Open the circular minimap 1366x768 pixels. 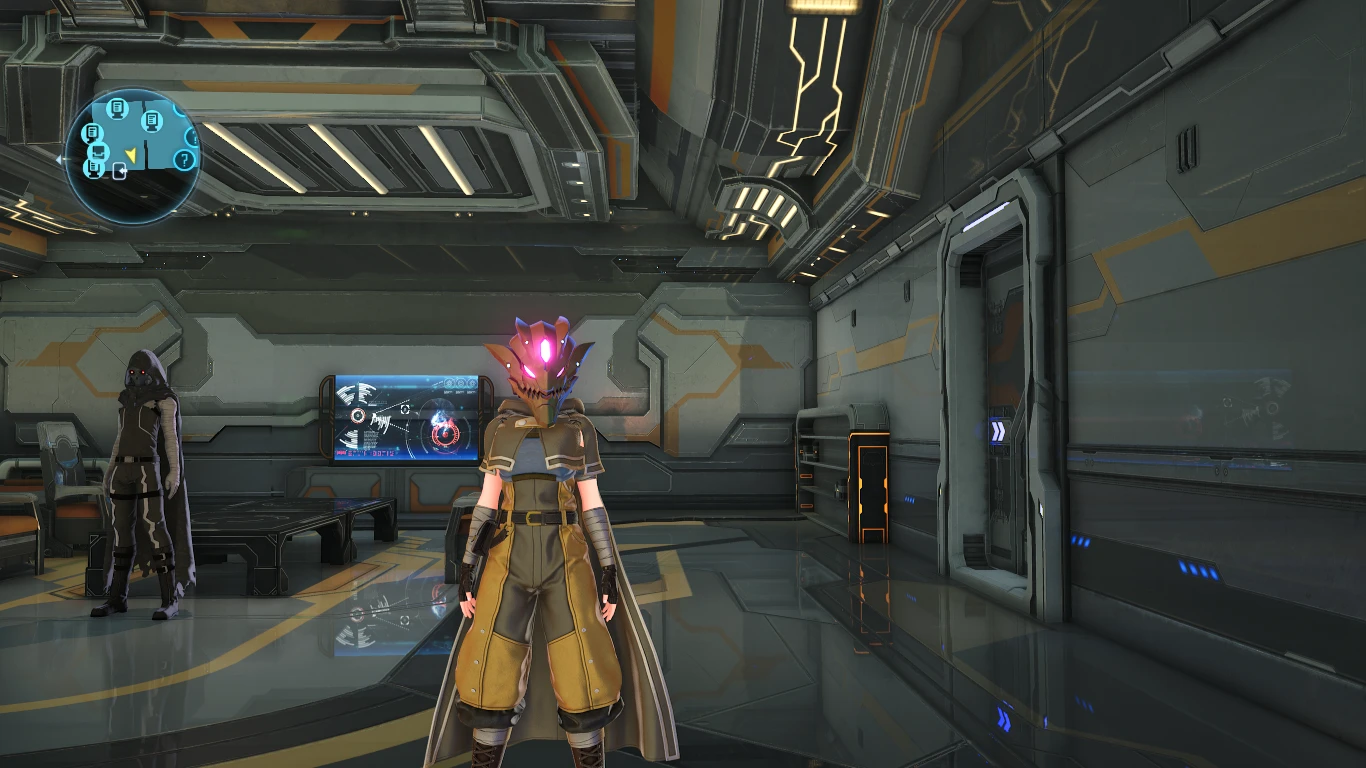pyautogui.click(x=132, y=156)
